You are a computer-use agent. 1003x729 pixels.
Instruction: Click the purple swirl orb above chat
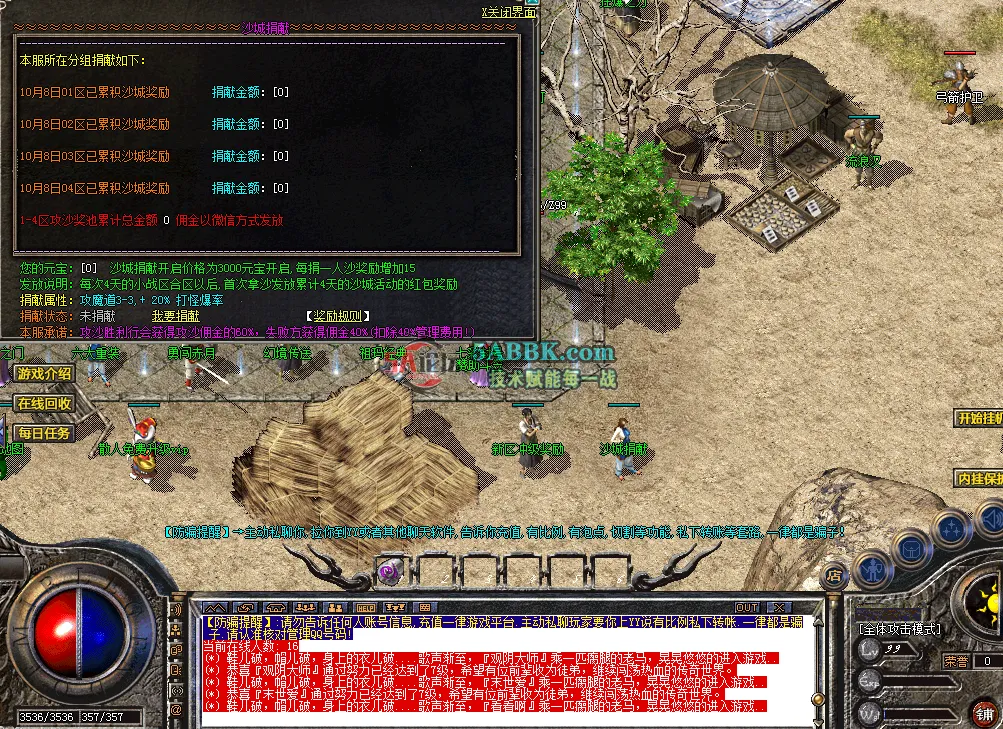[389, 571]
